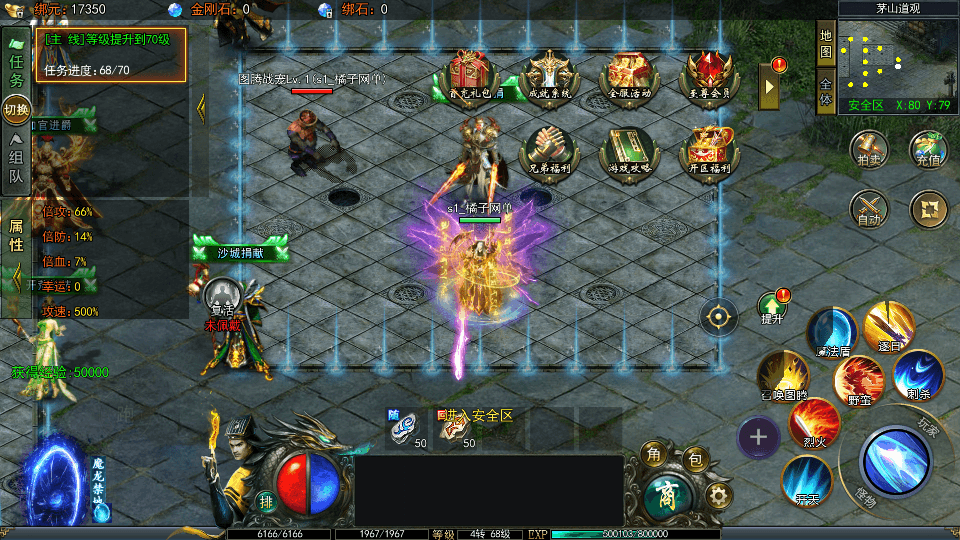Image resolution: width=960 pixels, height=540 pixels.
Task: Toggle 自动 auto-combat crossed swords button
Action: (869, 208)
